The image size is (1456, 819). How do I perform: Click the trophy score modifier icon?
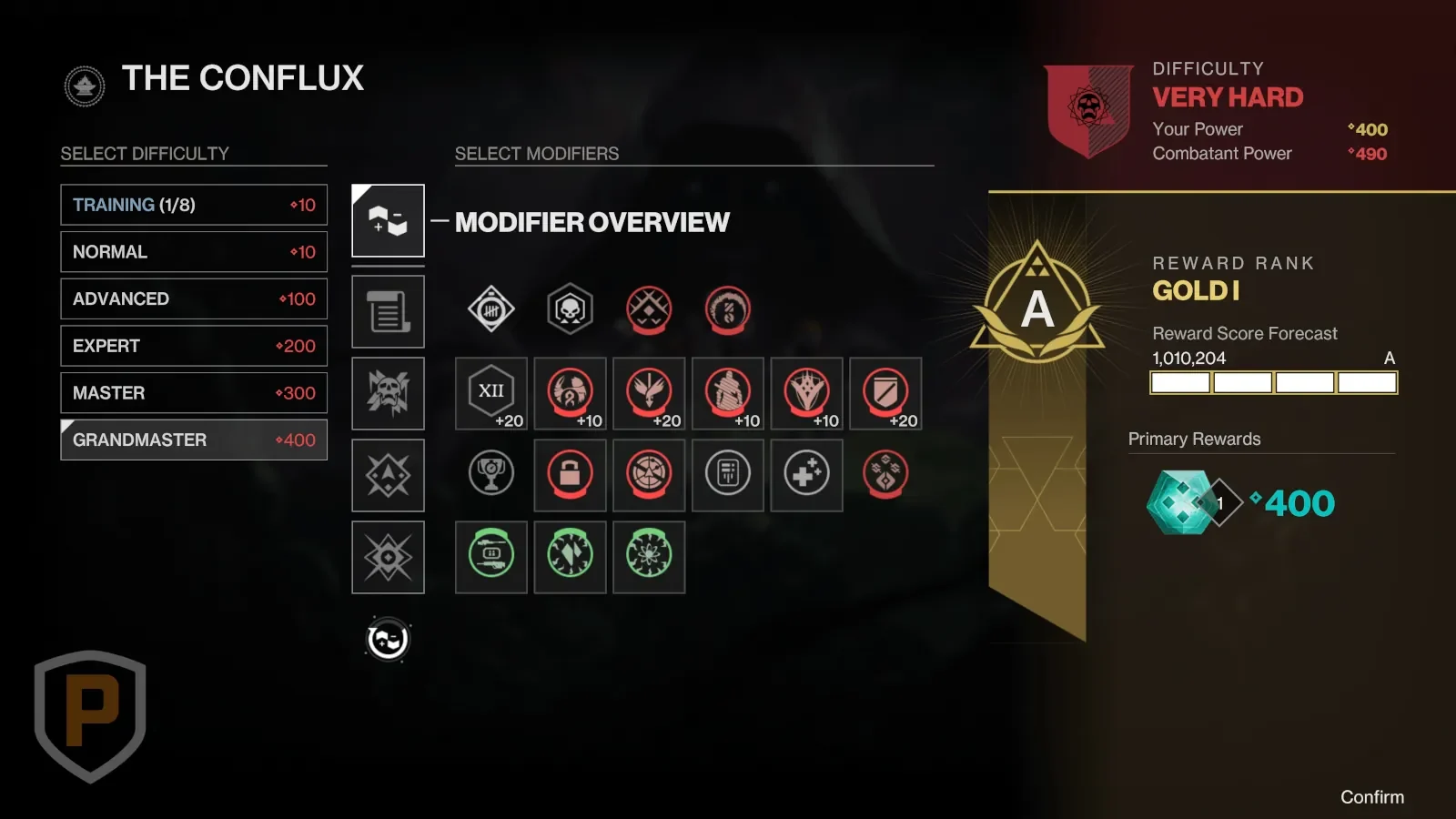tap(491, 474)
